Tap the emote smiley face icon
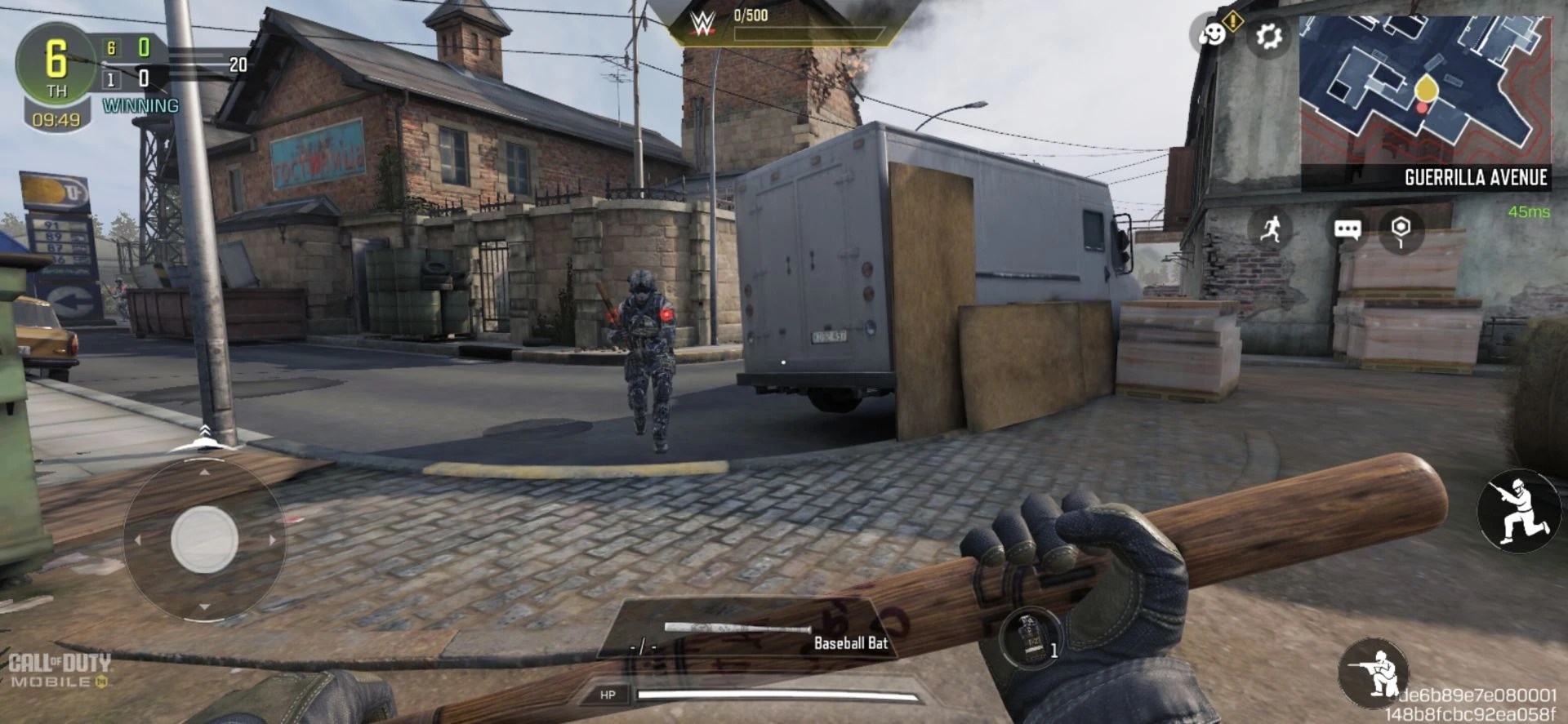 point(1214,35)
